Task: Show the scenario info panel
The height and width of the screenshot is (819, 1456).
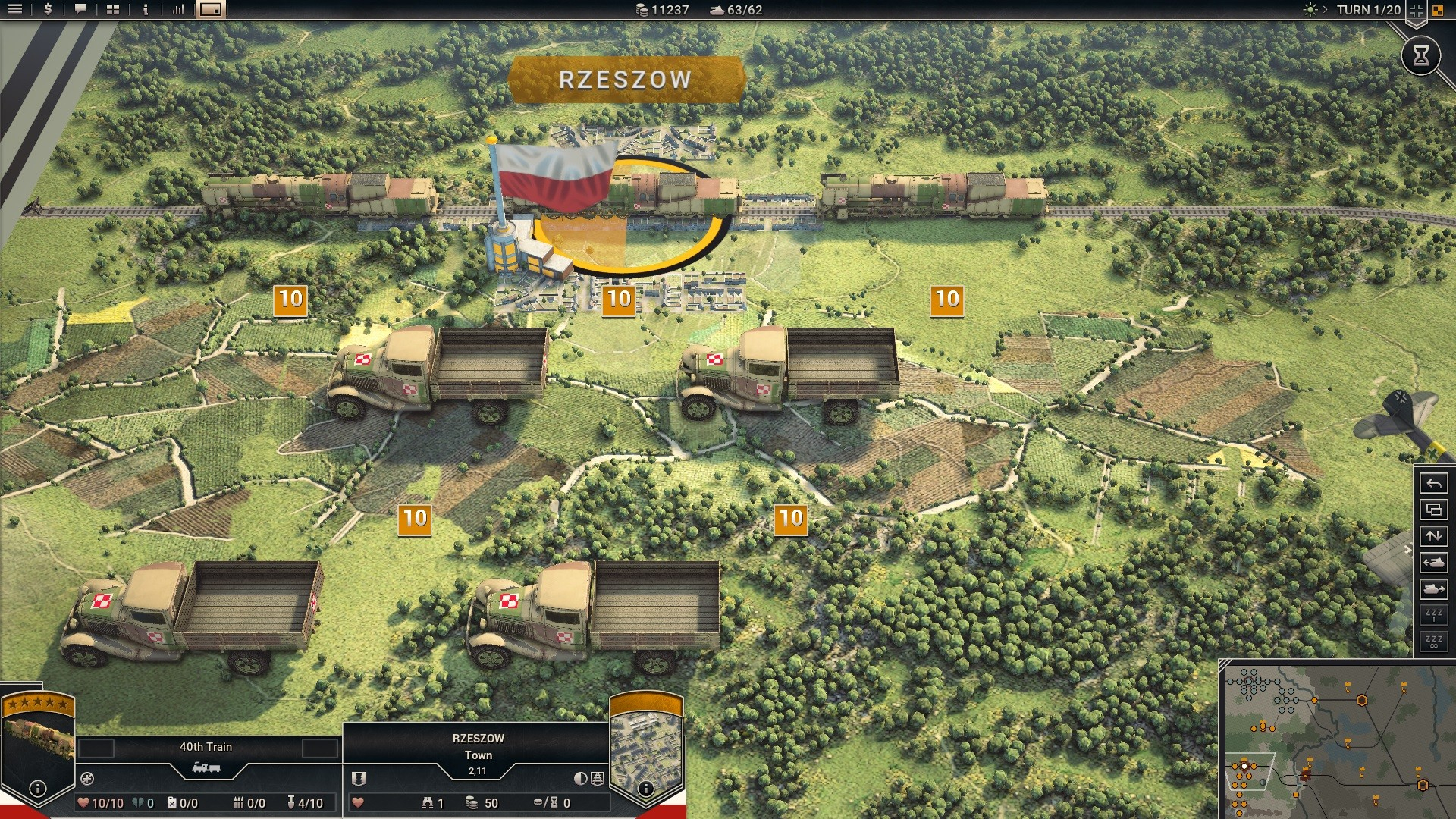Action: coord(146,10)
